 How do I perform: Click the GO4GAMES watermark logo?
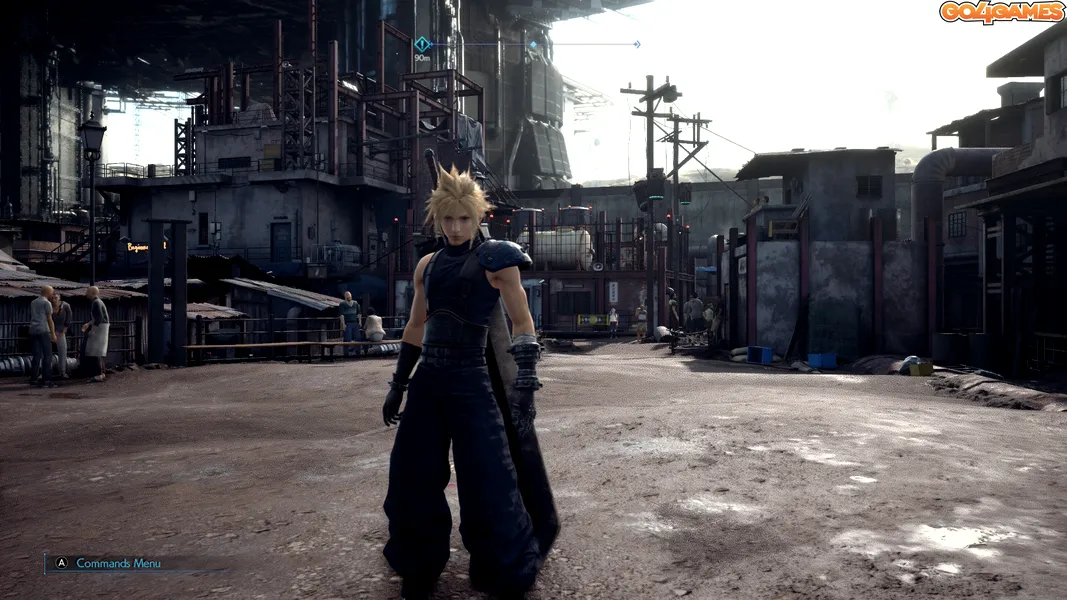point(1000,12)
